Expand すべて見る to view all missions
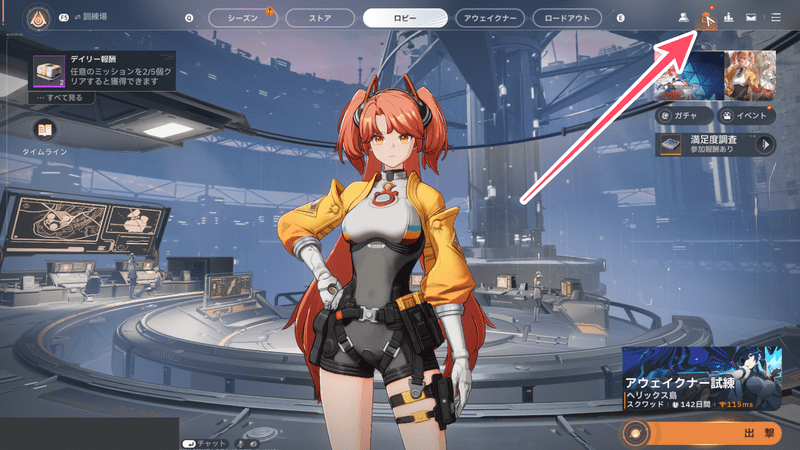The width and height of the screenshot is (800, 450). coord(60,100)
